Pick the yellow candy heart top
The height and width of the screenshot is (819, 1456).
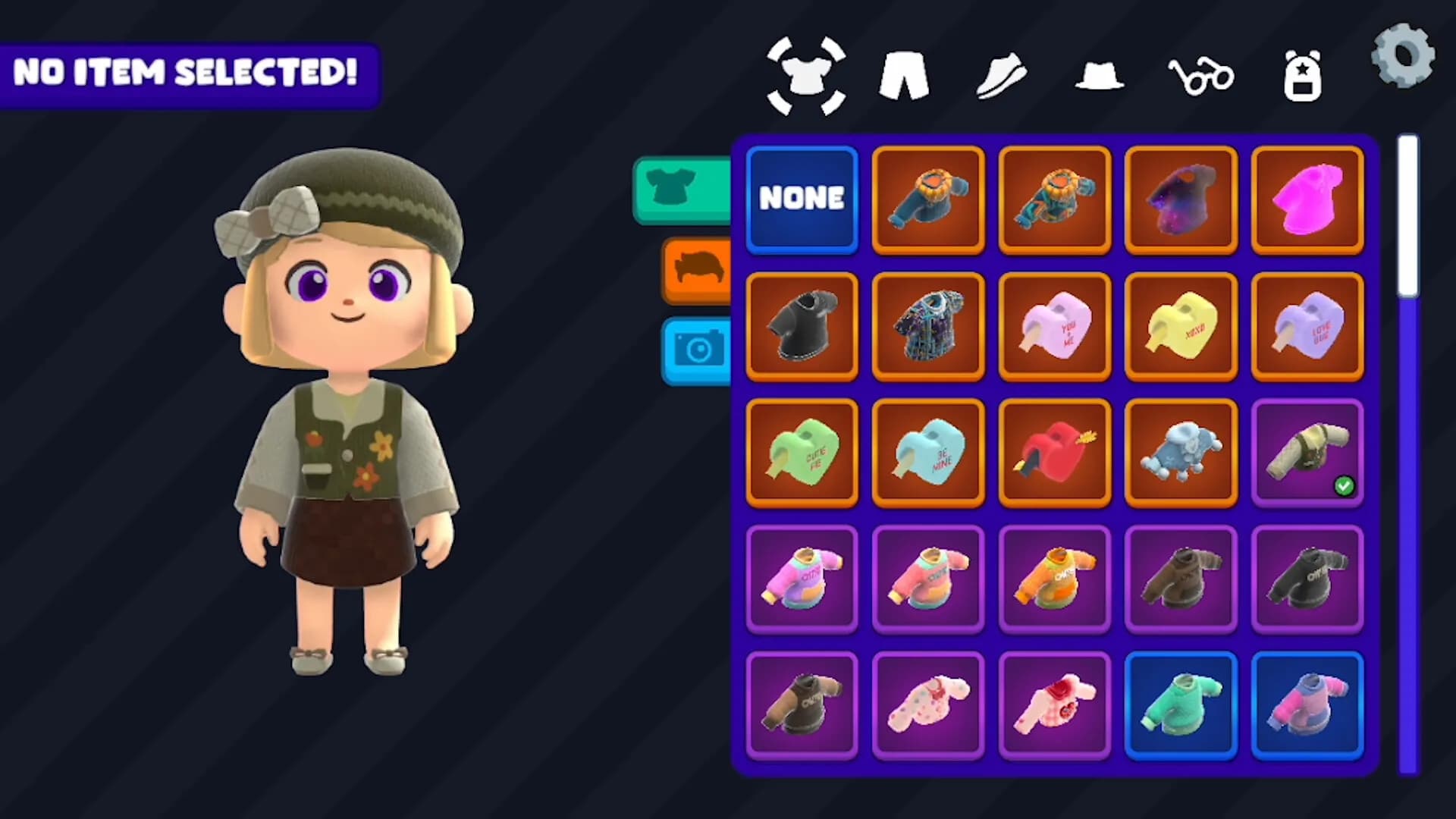pyautogui.click(x=1181, y=325)
